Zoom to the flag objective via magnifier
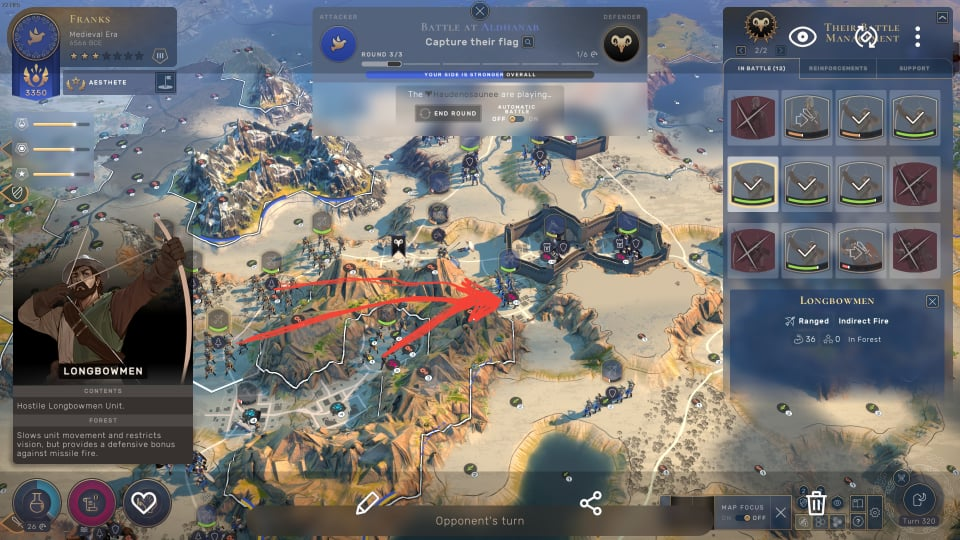Viewport: 960px width, 540px height. [x=528, y=42]
